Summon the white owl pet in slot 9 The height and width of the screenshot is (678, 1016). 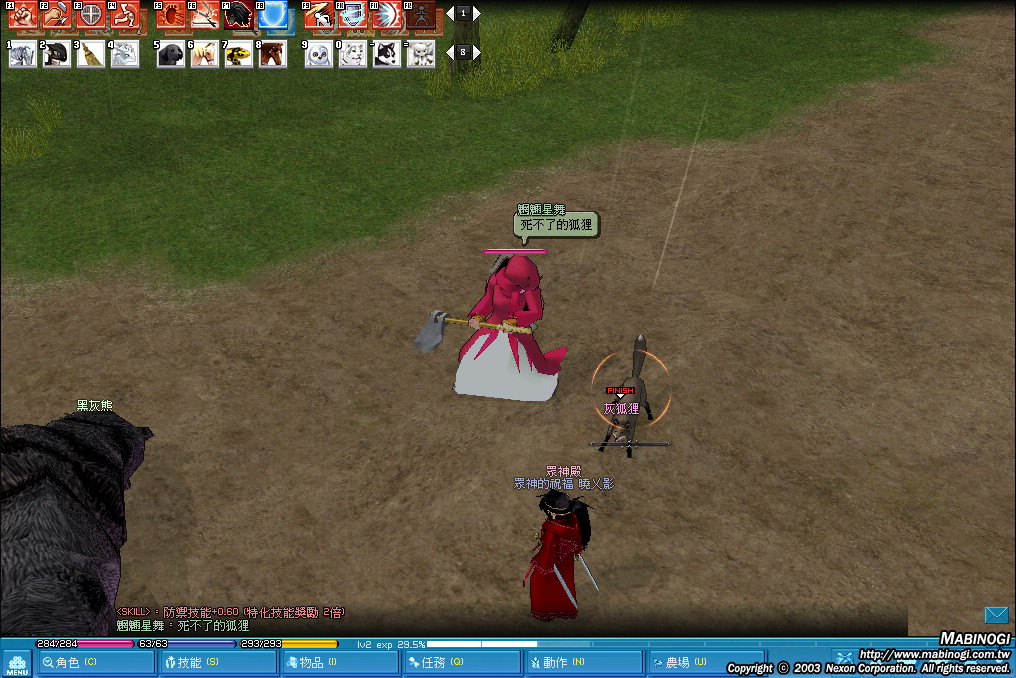(x=318, y=54)
